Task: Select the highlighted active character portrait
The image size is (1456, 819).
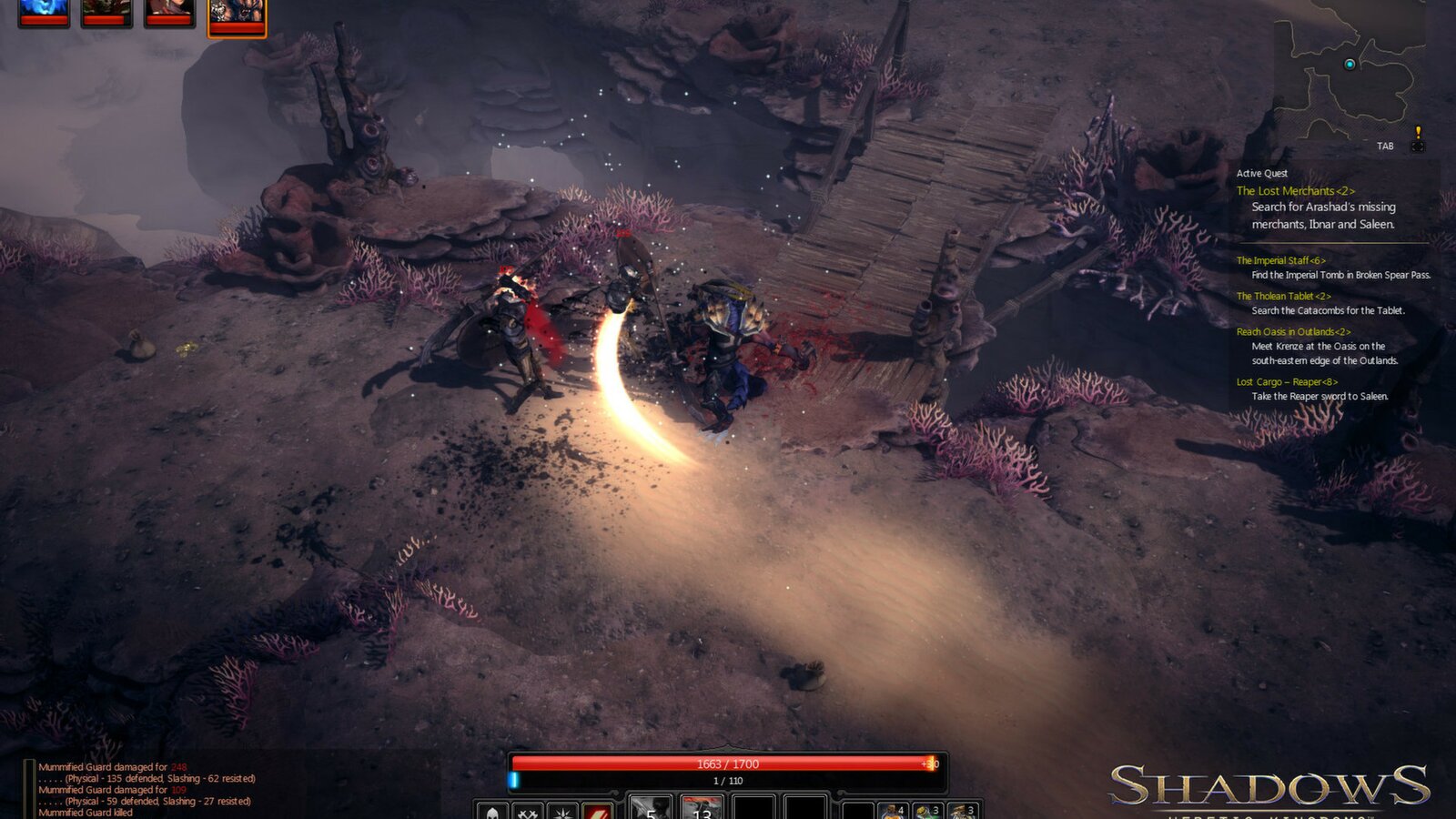Action: [x=236, y=15]
